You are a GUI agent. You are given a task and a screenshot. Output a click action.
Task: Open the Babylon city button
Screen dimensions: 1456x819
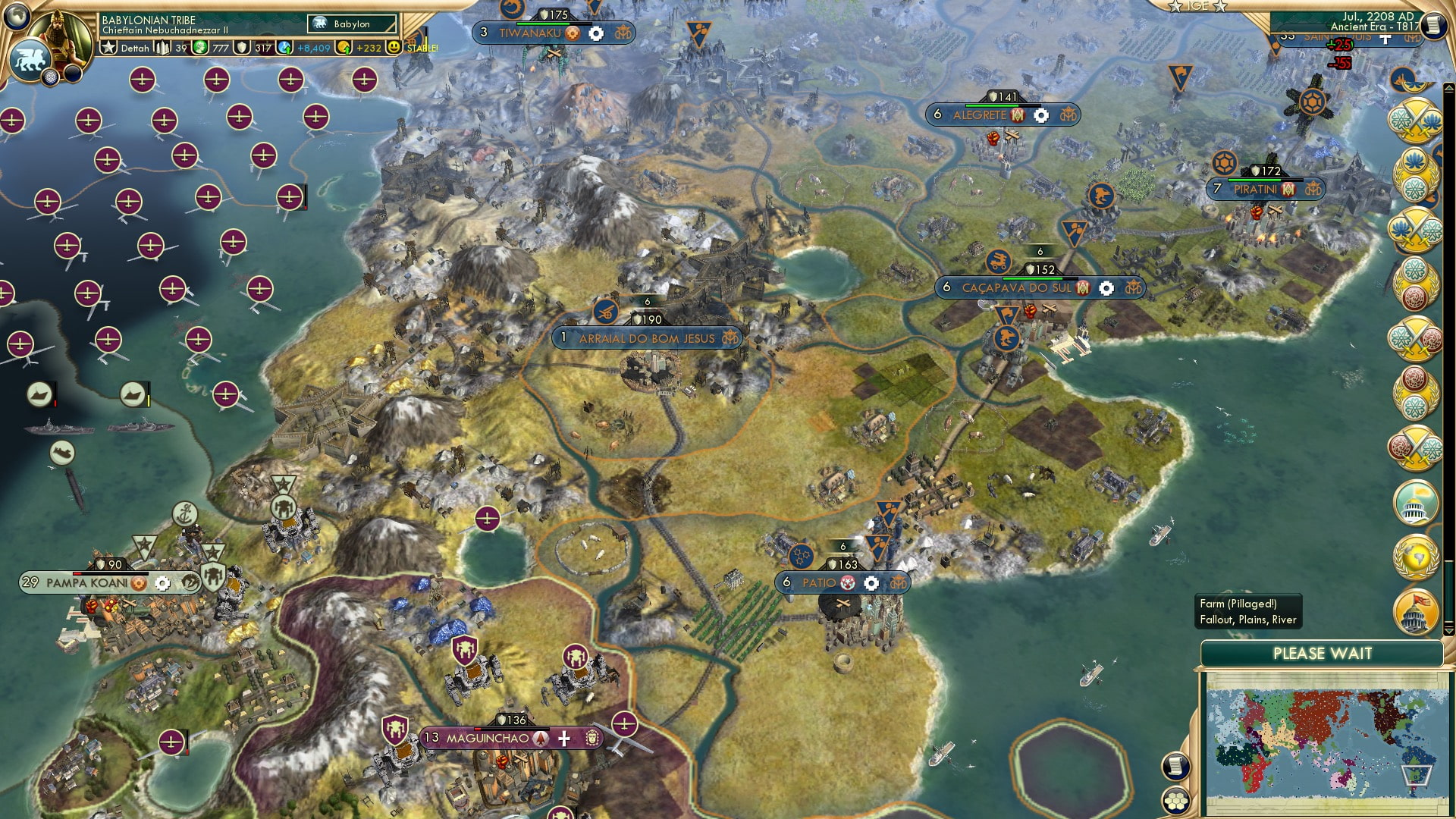click(352, 24)
